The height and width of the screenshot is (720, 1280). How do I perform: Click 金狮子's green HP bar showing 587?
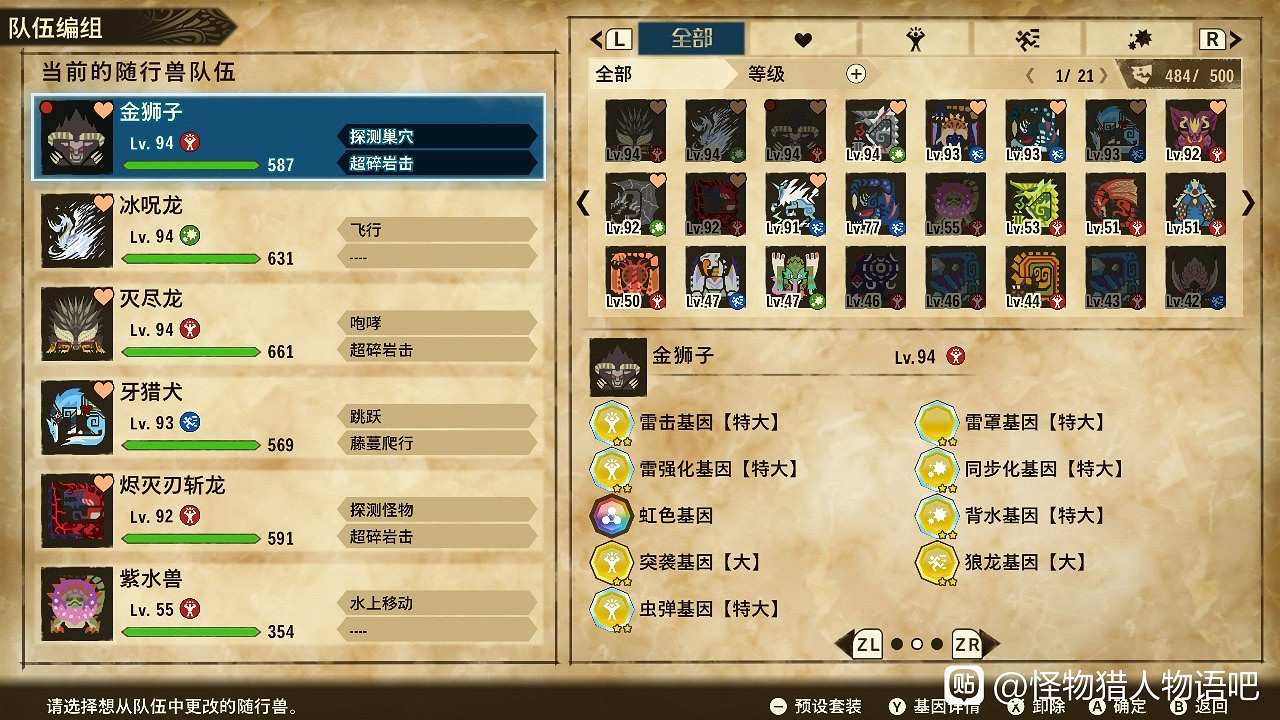[191, 165]
